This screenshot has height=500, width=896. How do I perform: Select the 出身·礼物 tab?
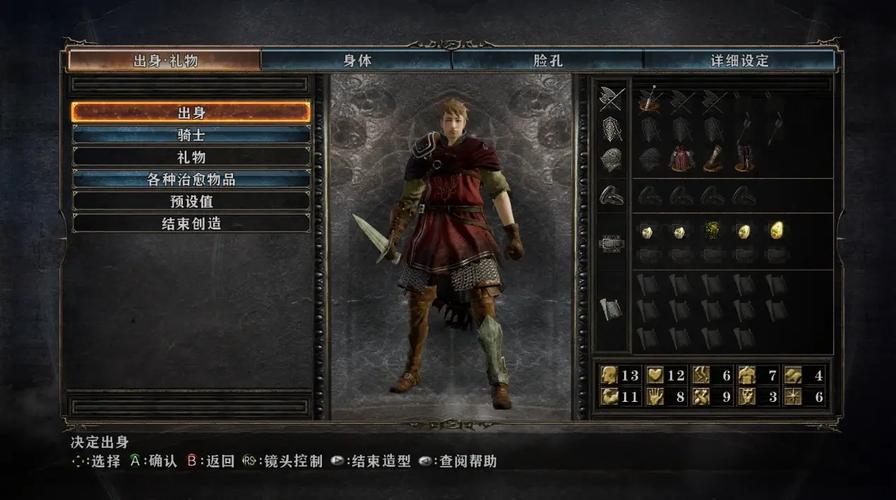(165, 60)
